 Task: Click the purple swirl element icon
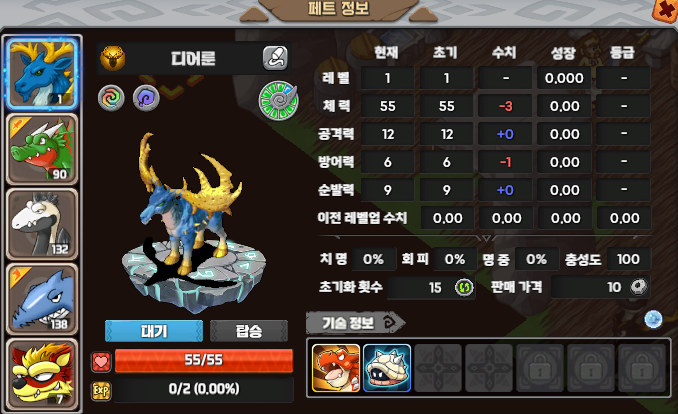coord(145,98)
